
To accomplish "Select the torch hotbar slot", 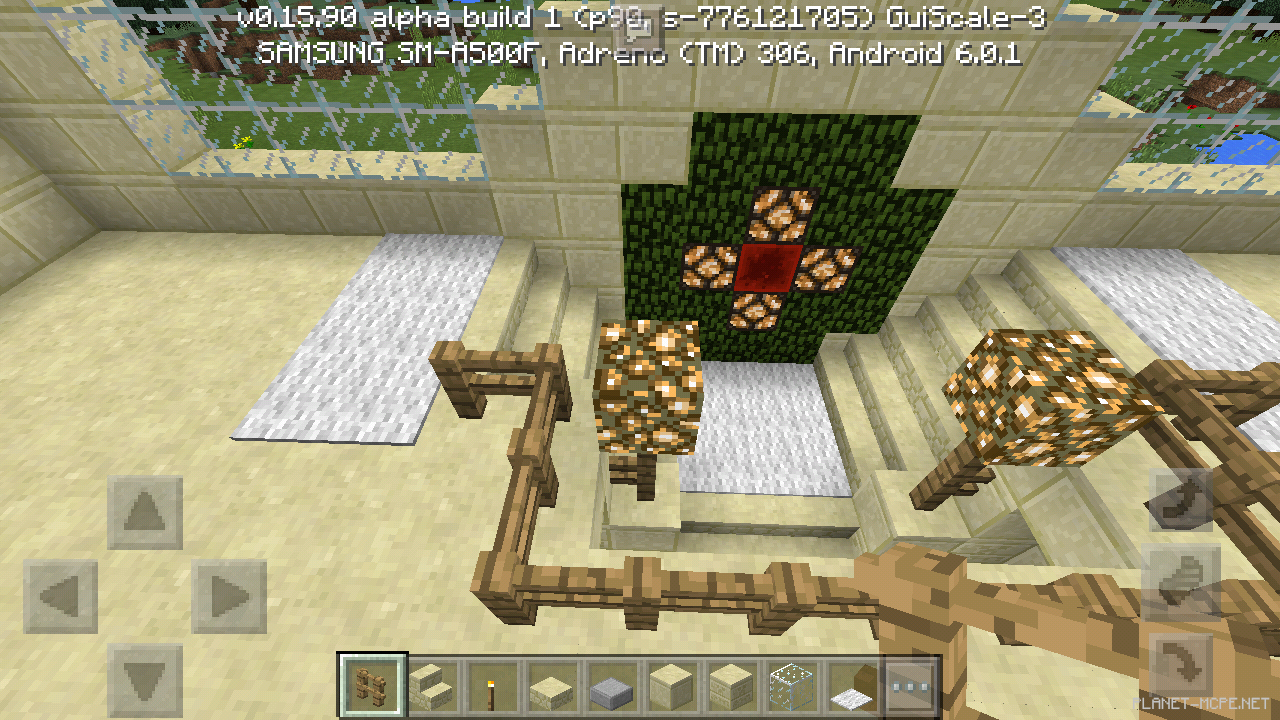I will 493,686.
